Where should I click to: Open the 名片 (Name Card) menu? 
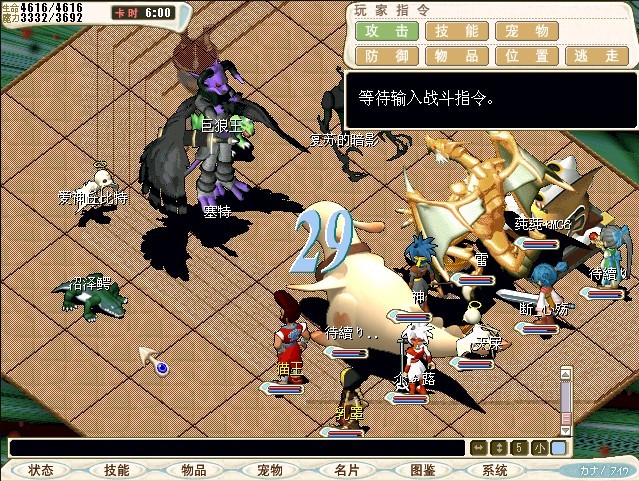pos(346,470)
